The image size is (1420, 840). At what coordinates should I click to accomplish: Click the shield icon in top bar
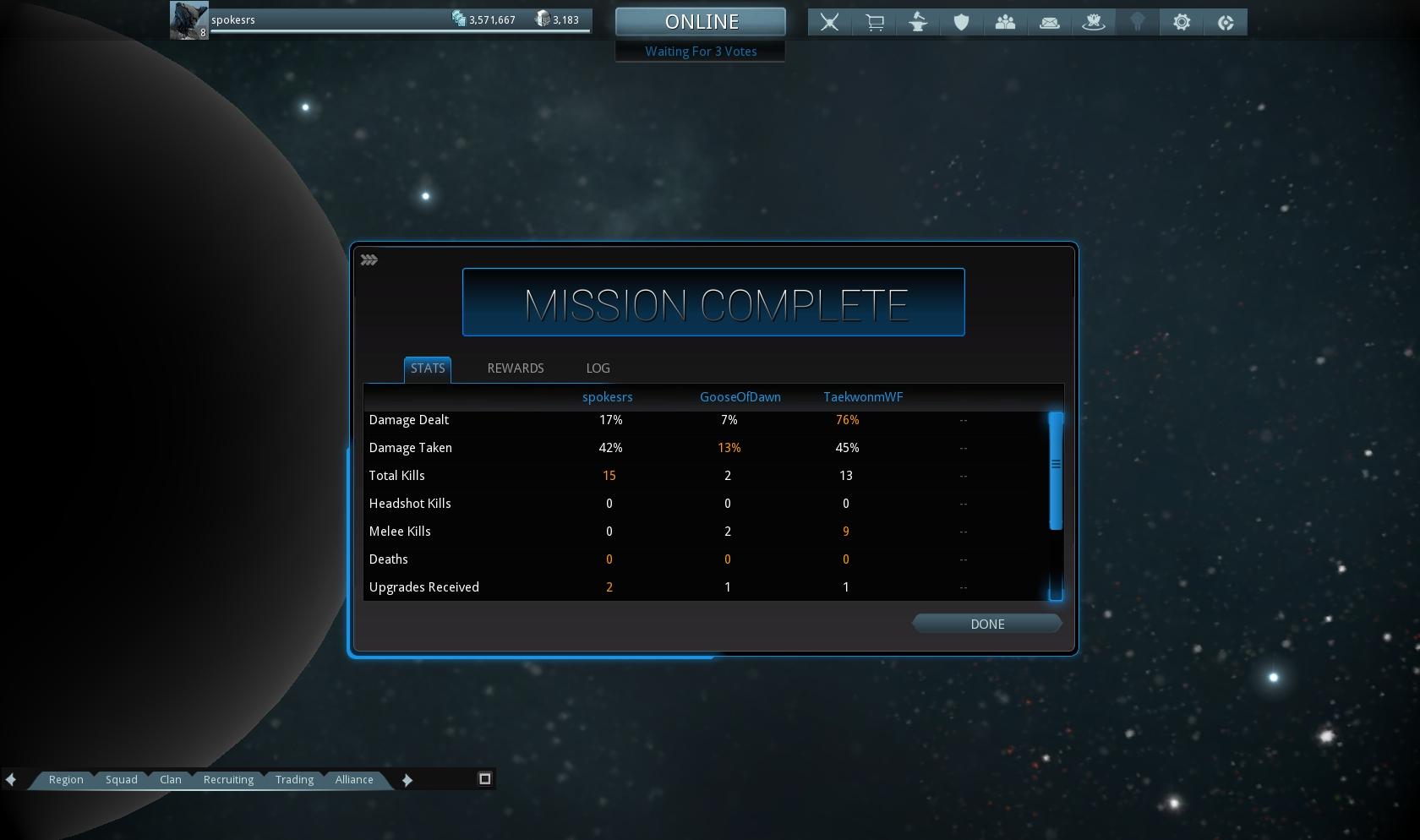(x=961, y=23)
